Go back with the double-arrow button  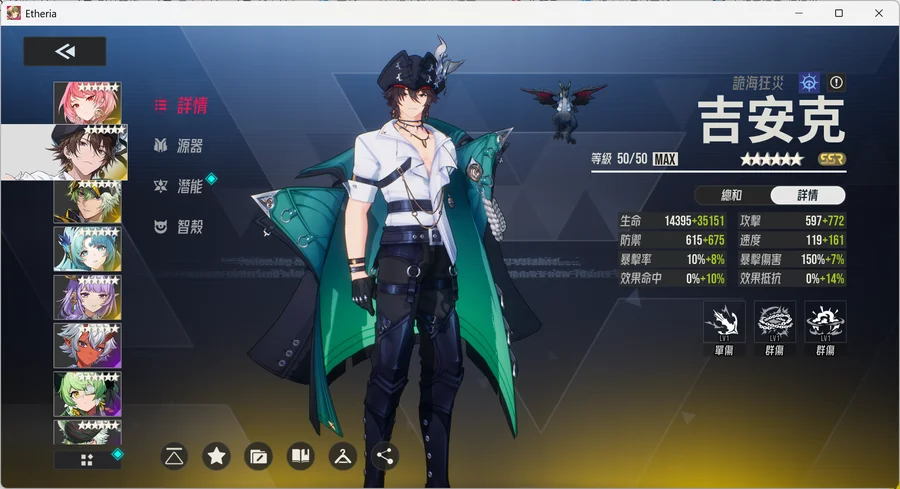[65, 52]
